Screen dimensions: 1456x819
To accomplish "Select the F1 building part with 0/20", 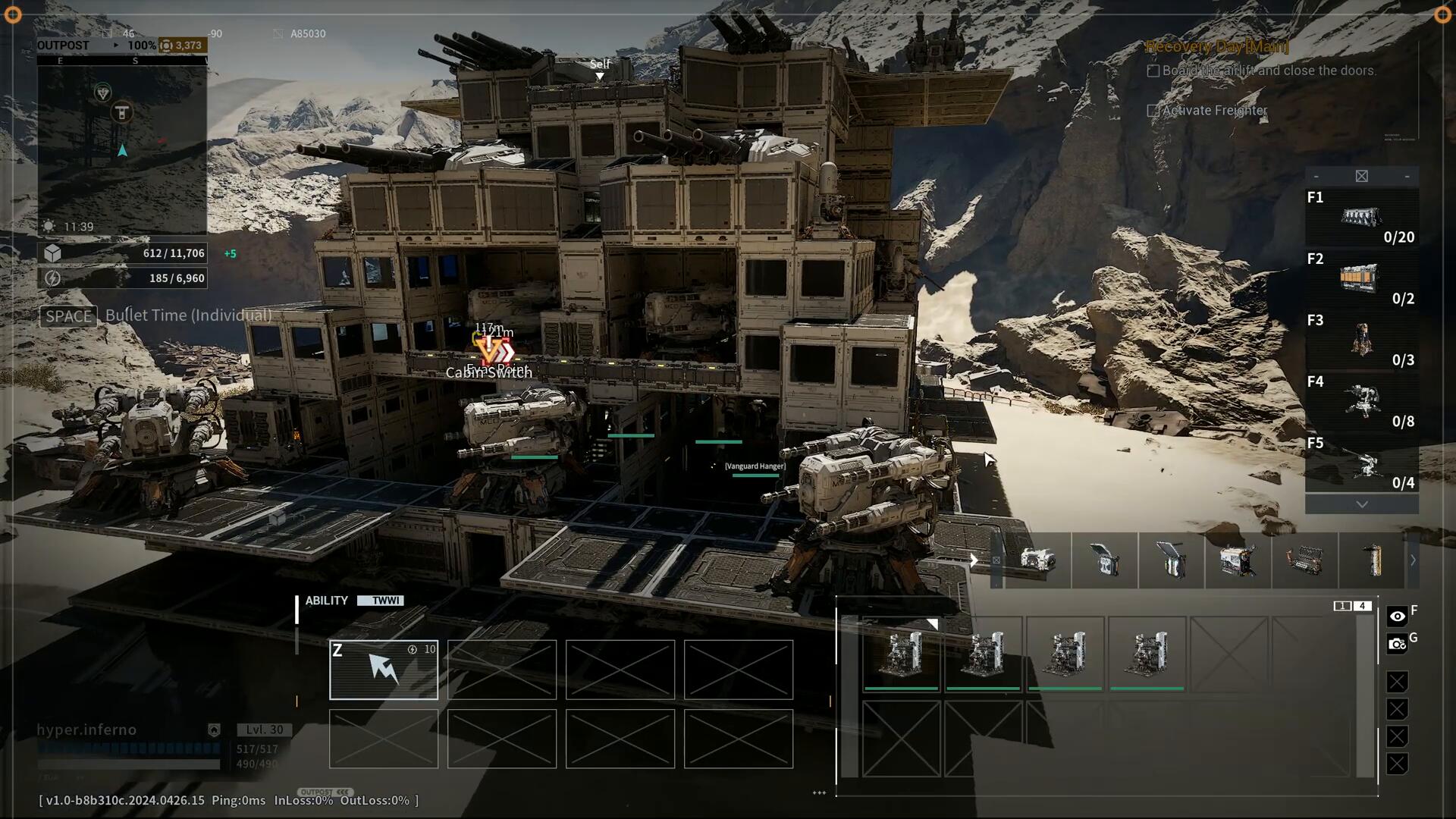I will tap(1361, 218).
